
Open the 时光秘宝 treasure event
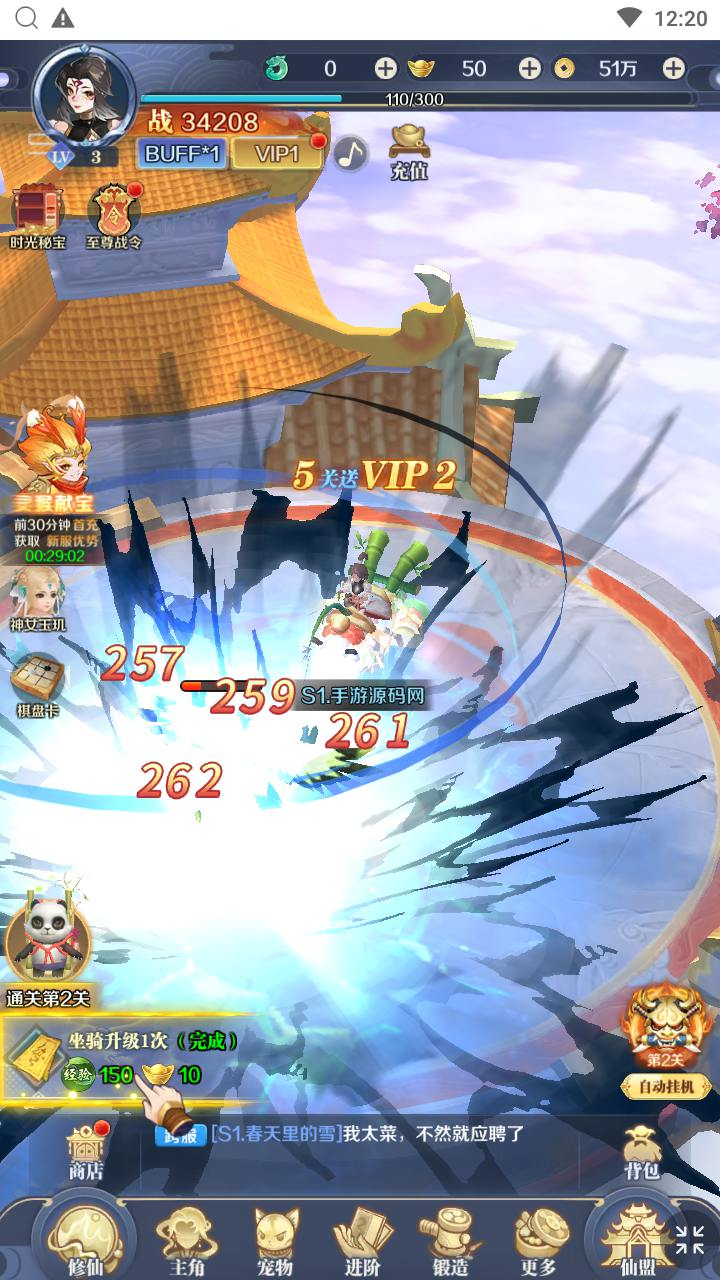(x=38, y=216)
